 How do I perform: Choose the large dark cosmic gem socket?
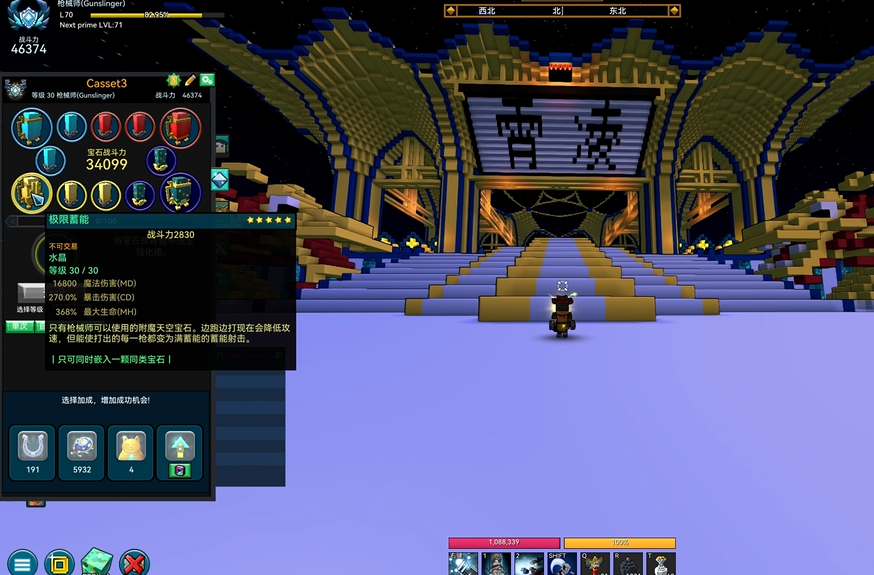tap(180, 193)
